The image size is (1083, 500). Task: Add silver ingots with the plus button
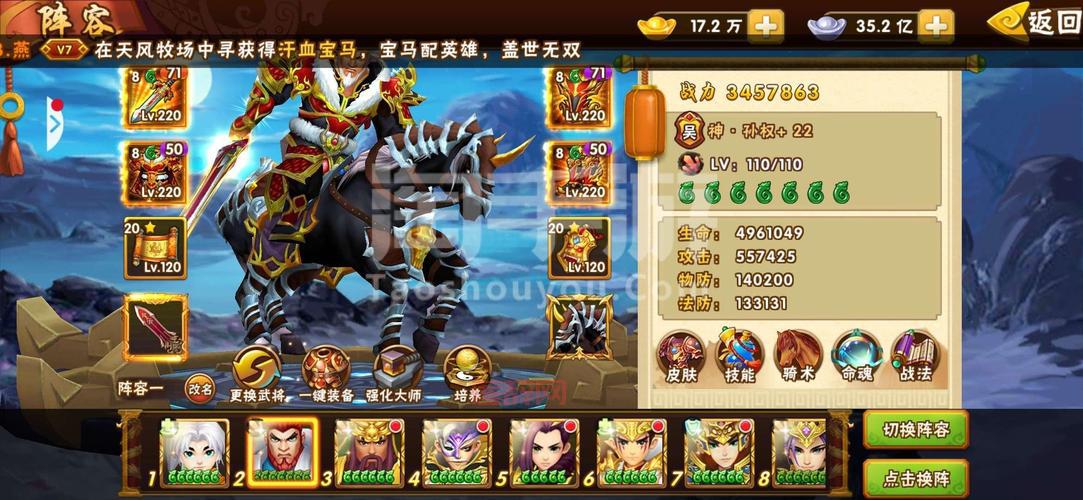coord(935,26)
